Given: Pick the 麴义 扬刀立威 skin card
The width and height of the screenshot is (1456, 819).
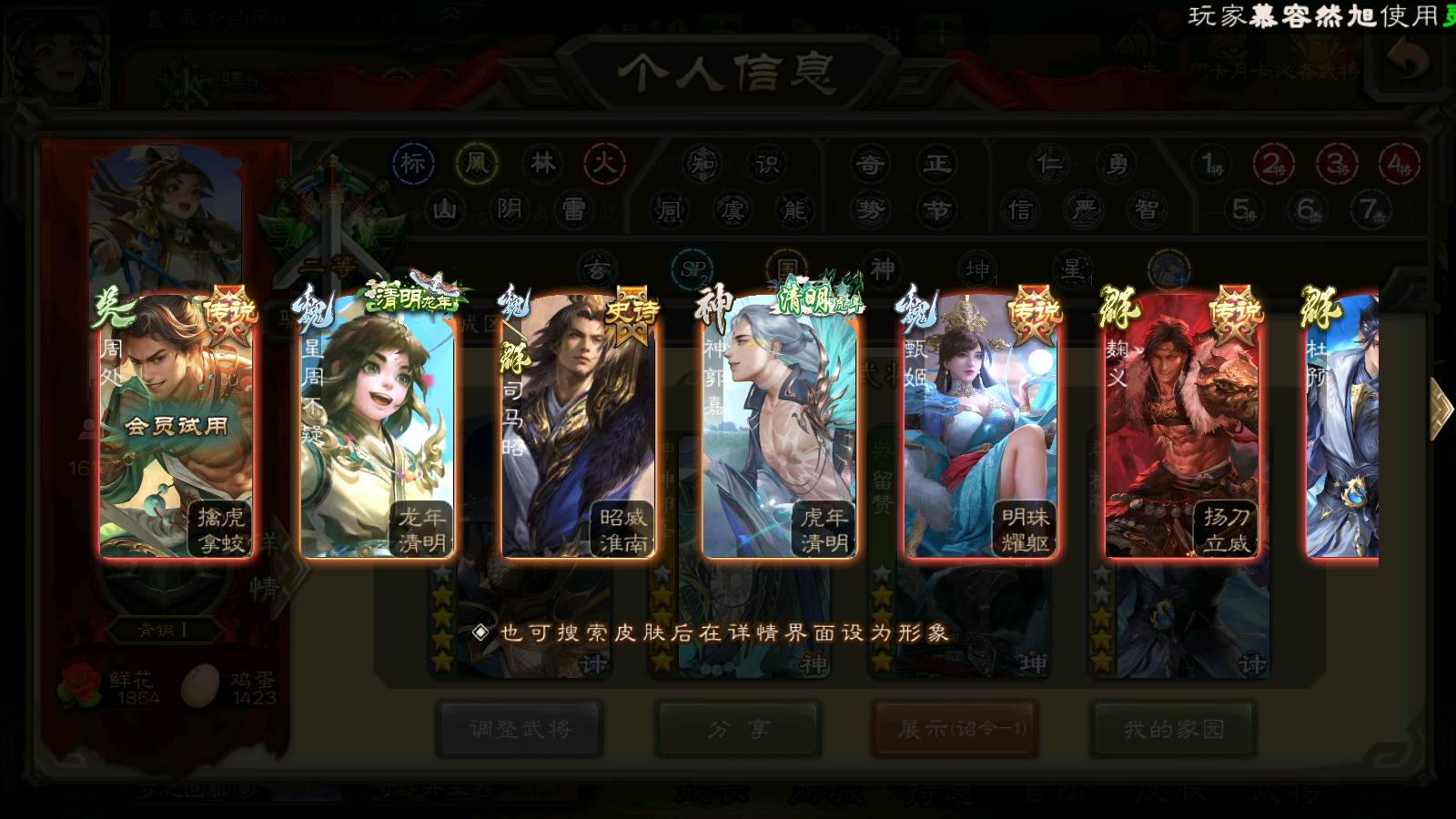Looking at the screenshot, I should (1181, 426).
